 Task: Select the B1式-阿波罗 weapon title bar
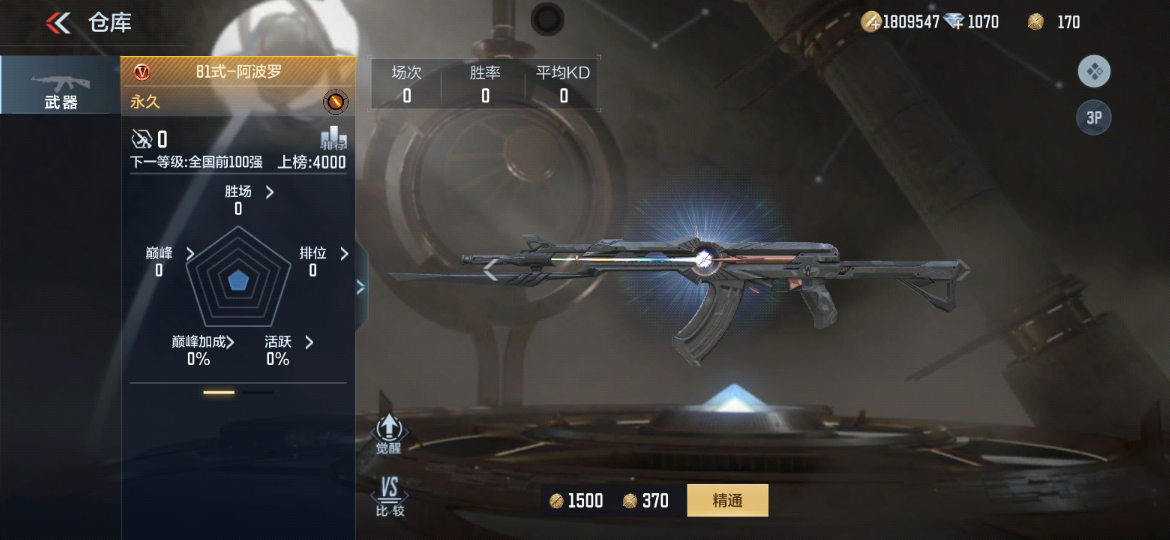pos(238,71)
